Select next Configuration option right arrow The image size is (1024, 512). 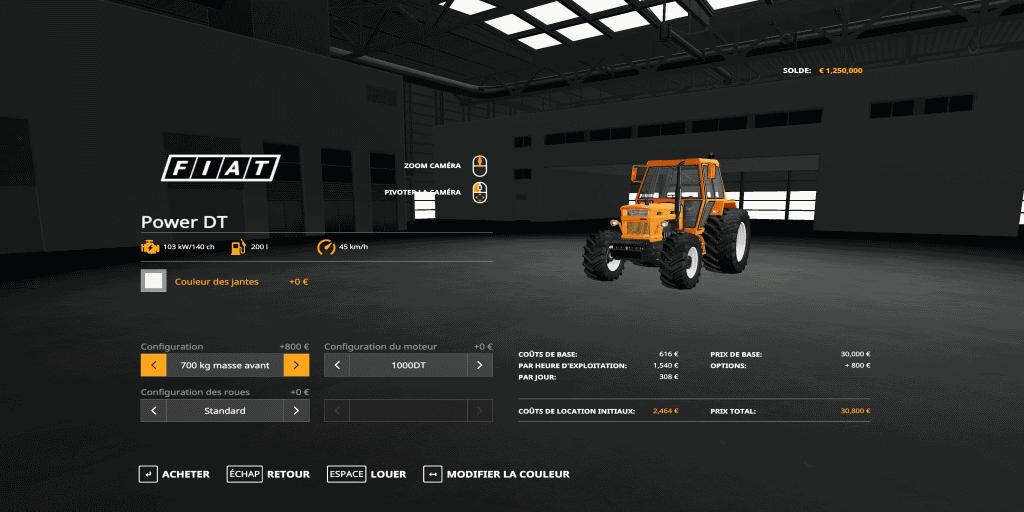coord(296,365)
